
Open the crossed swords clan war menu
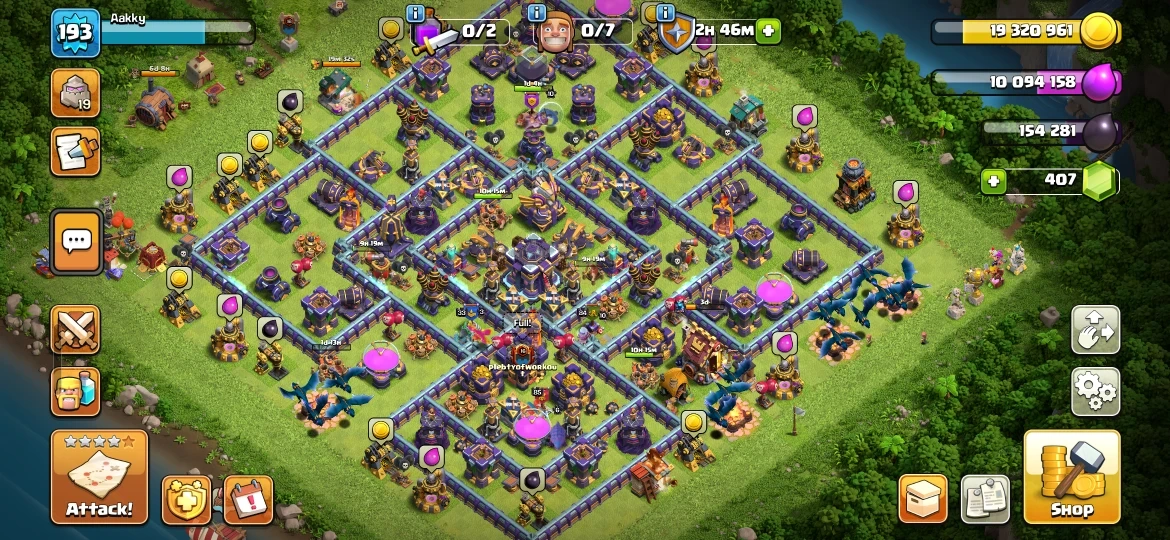coord(76,330)
